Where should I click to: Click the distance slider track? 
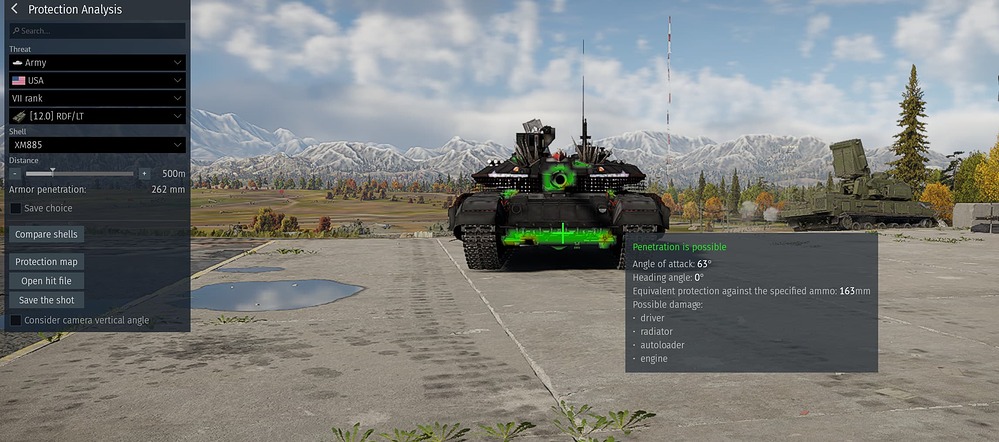coord(80,173)
